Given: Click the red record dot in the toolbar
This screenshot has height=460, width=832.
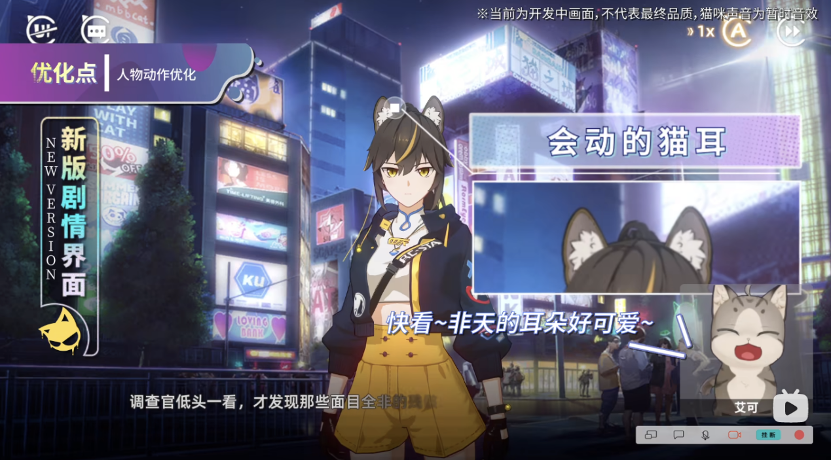Looking at the screenshot, I should pos(799,435).
